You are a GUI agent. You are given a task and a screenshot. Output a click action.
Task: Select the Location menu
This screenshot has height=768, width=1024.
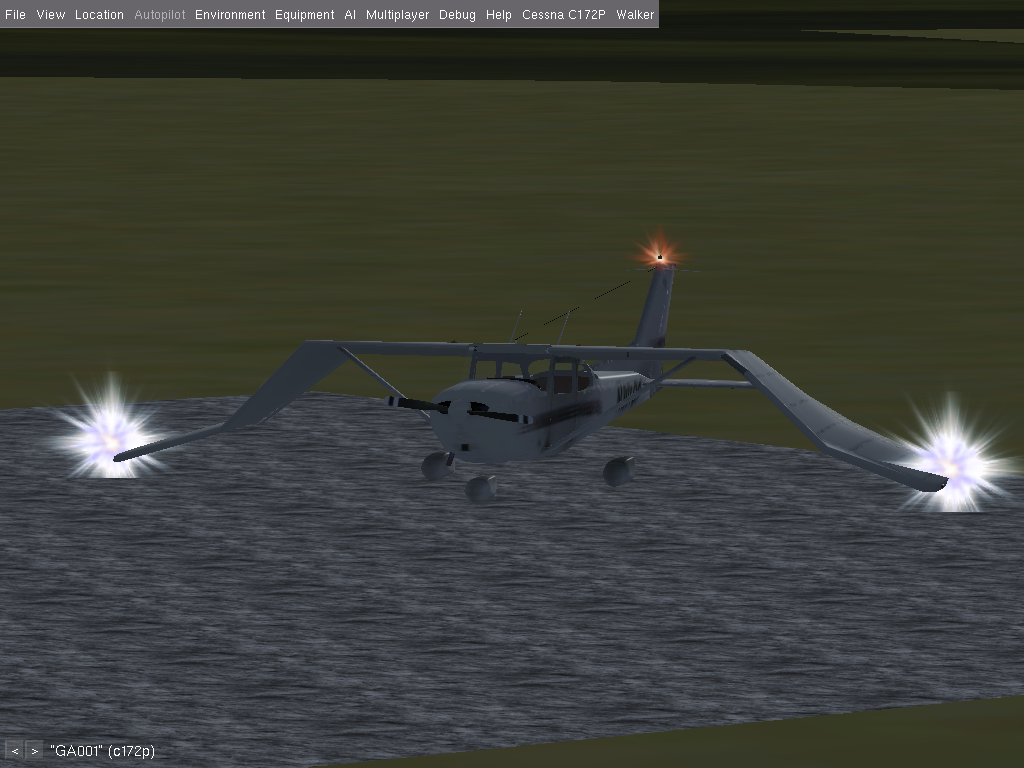click(x=99, y=15)
